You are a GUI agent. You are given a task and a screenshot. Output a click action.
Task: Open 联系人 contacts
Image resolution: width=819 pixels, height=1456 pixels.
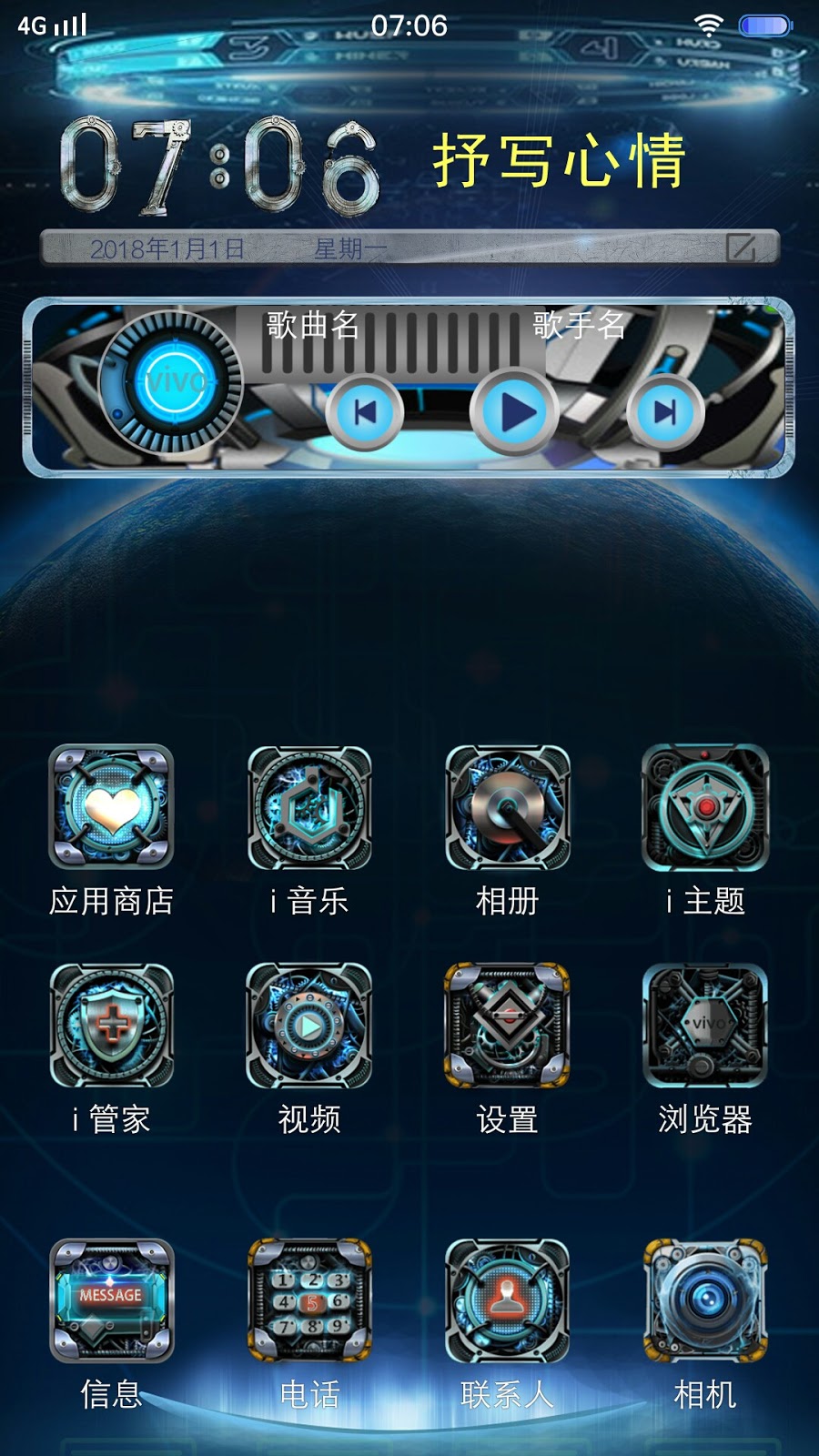[508, 1300]
